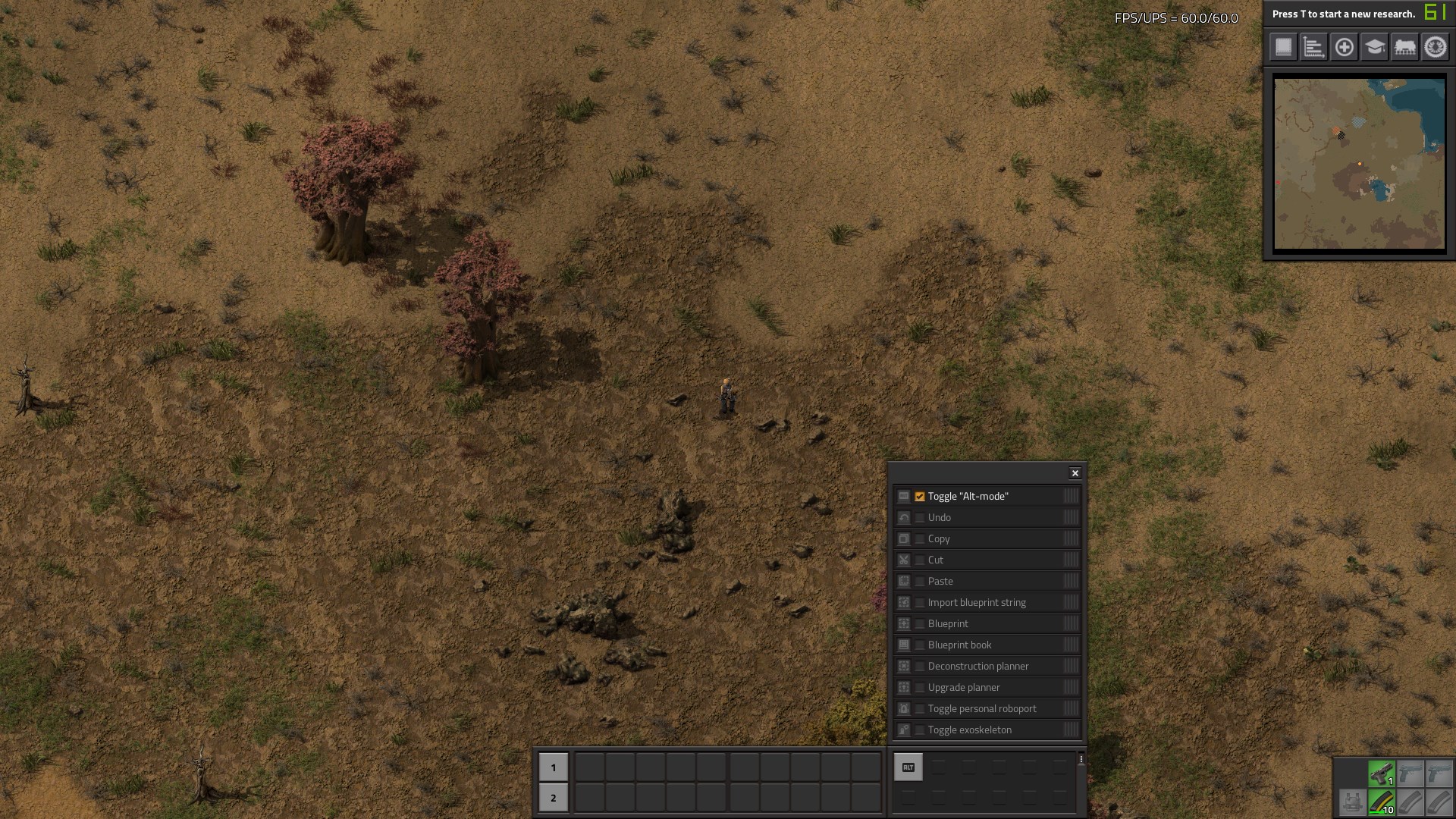This screenshot has height=819, width=1456.
Task: Enable the Paste shortcut checkbox
Action: pos(920,582)
